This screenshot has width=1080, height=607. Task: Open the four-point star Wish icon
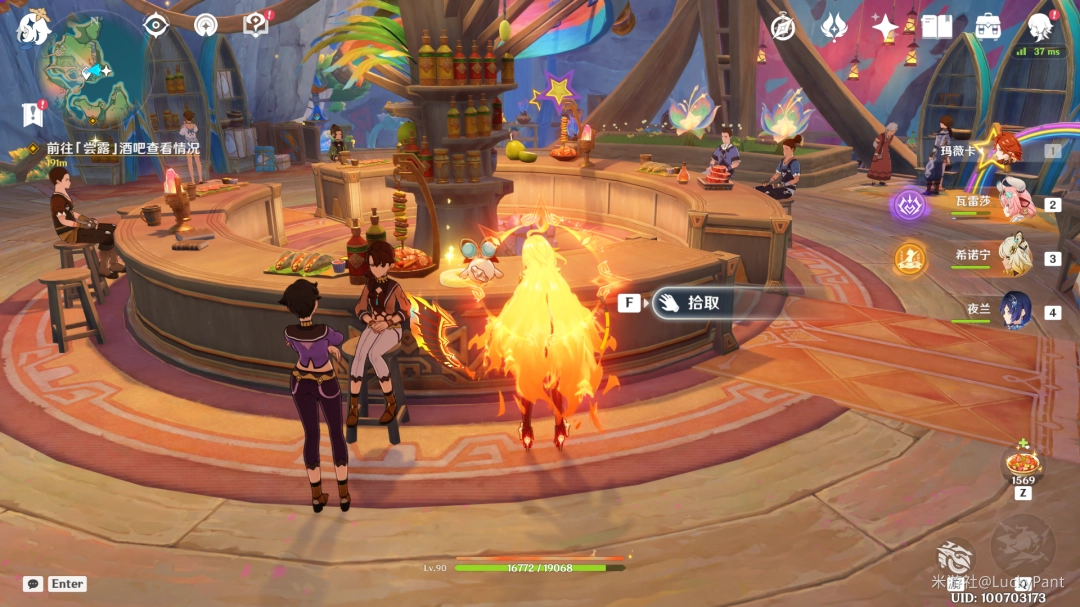(885, 27)
